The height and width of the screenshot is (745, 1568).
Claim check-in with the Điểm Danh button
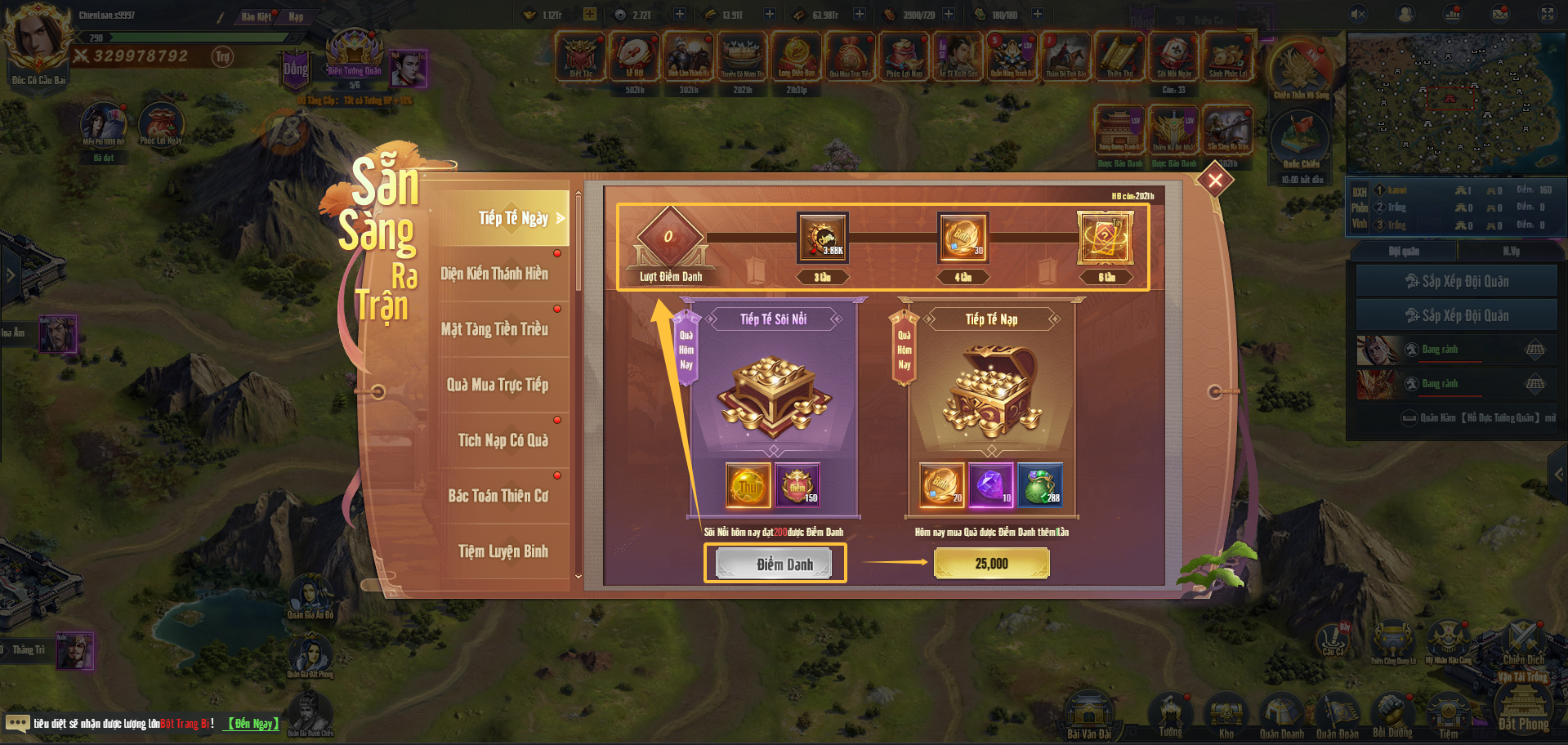pyautogui.click(x=775, y=564)
